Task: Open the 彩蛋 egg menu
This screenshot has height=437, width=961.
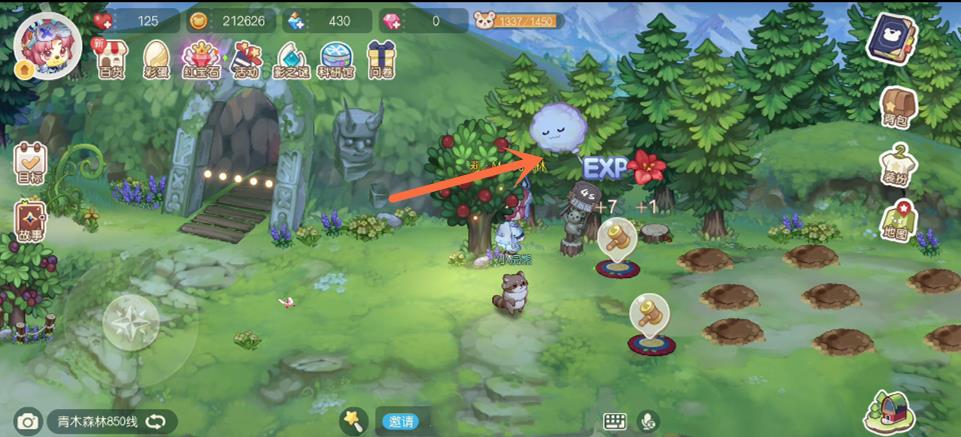Action: pos(156,58)
